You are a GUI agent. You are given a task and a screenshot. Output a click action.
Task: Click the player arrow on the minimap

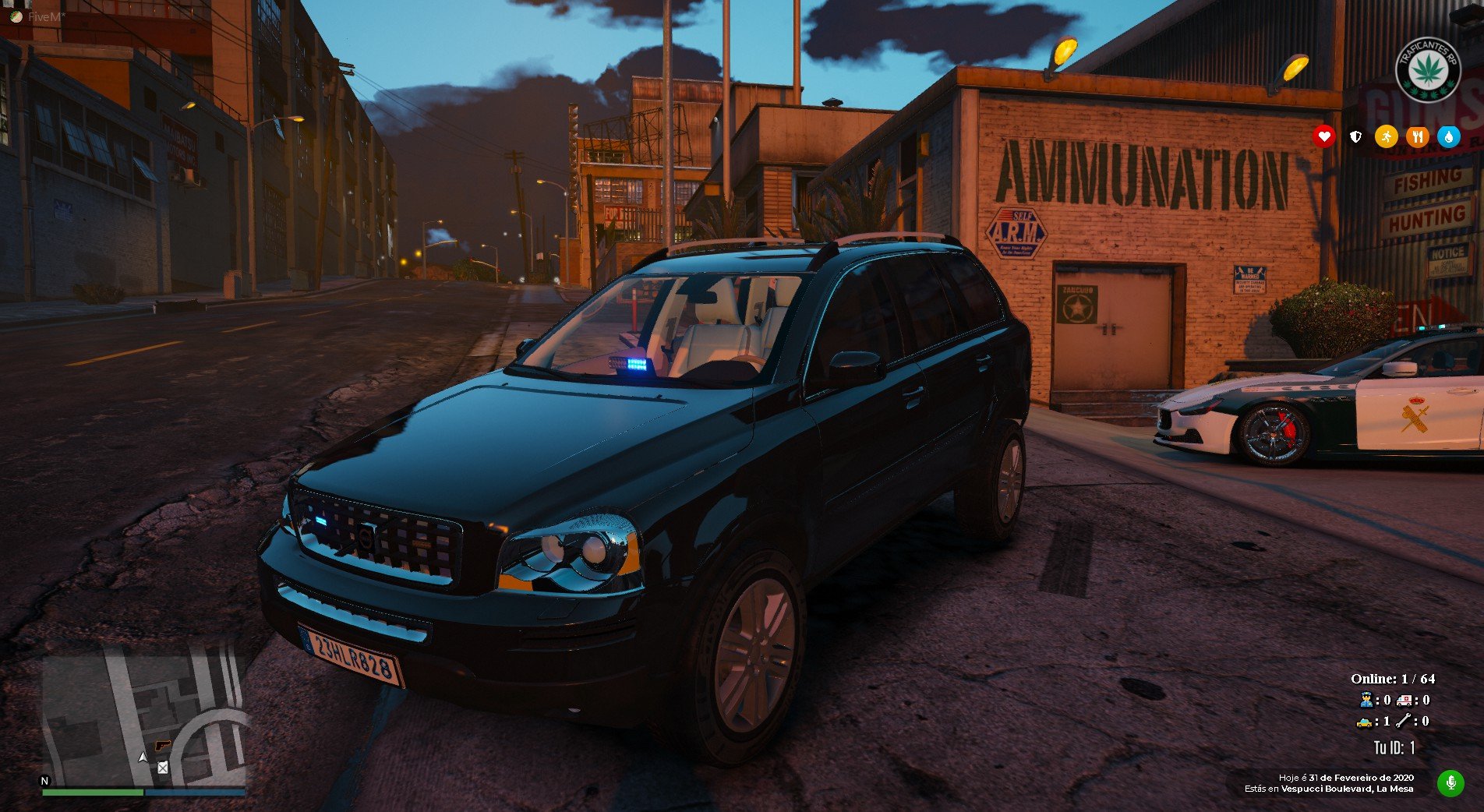click(143, 757)
